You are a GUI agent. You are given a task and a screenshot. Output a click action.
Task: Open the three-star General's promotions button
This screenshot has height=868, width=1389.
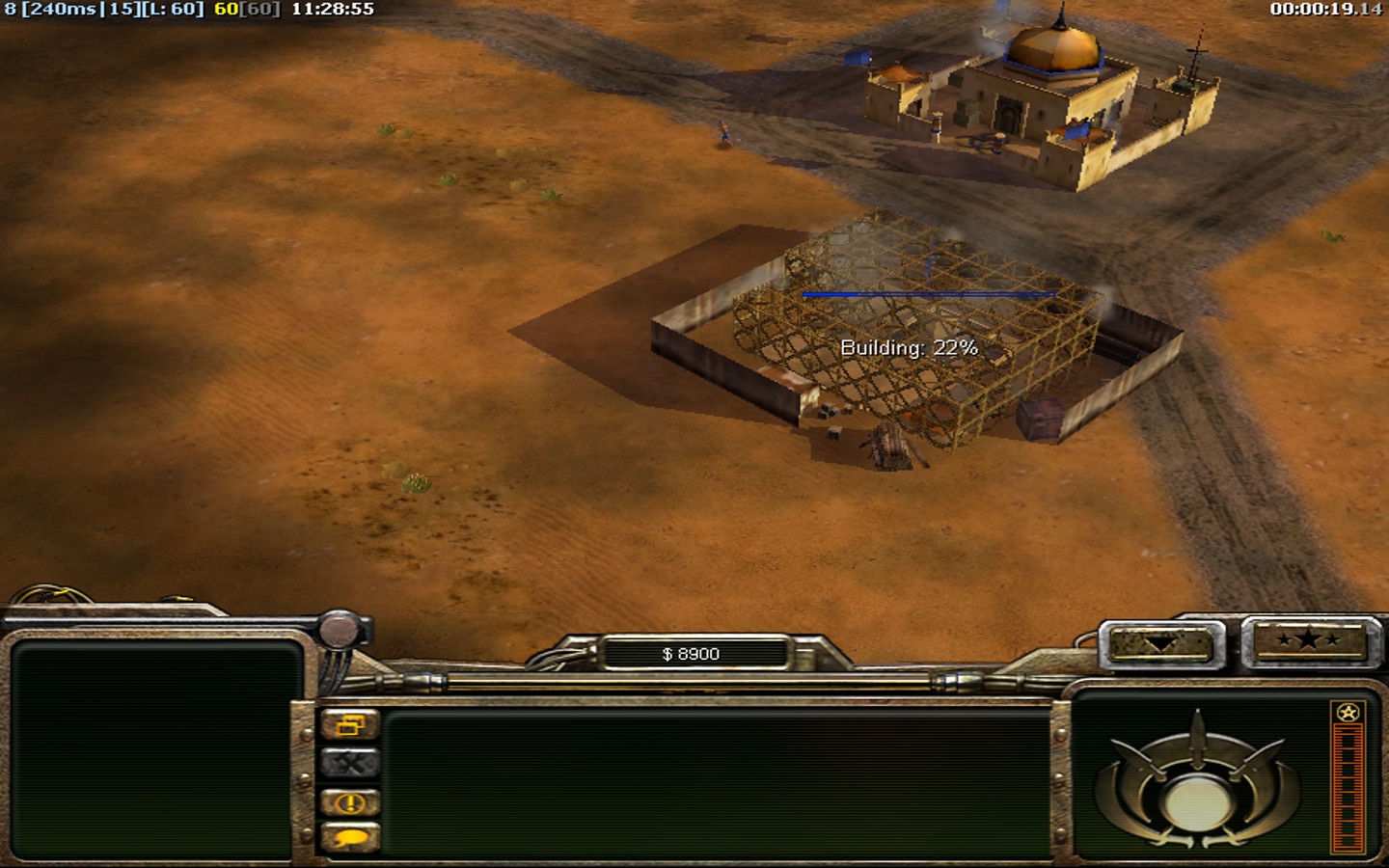pyautogui.click(x=1308, y=640)
